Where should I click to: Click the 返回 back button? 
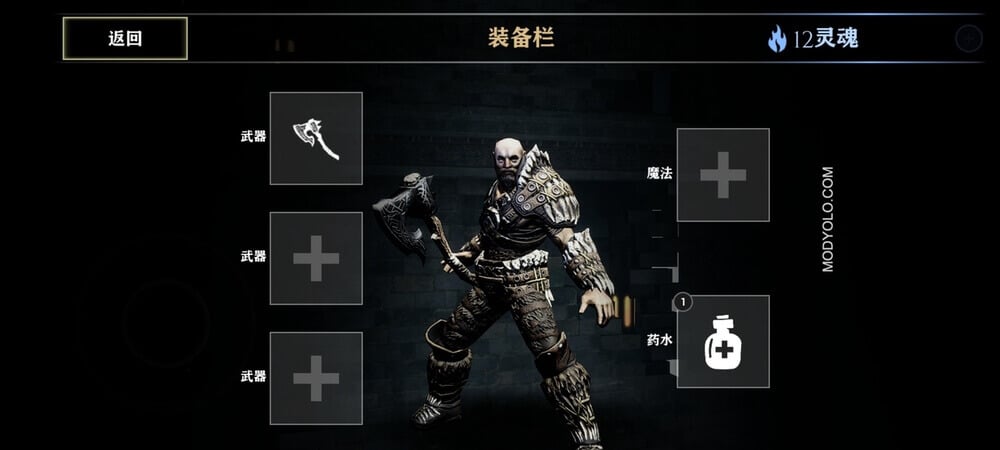click(125, 39)
